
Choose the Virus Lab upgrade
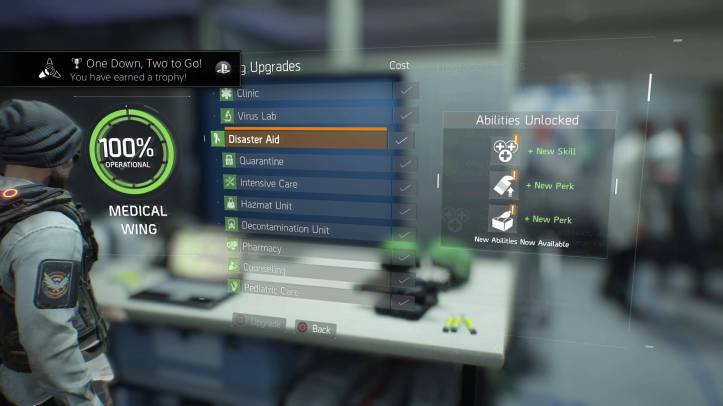click(x=300, y=116)
